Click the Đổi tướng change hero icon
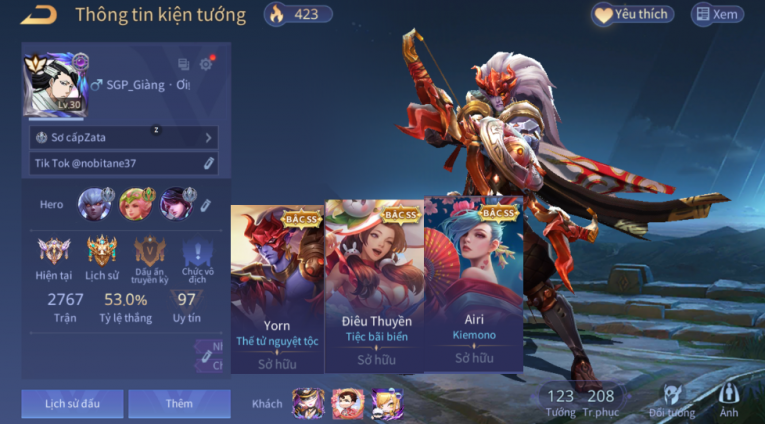 671,402
